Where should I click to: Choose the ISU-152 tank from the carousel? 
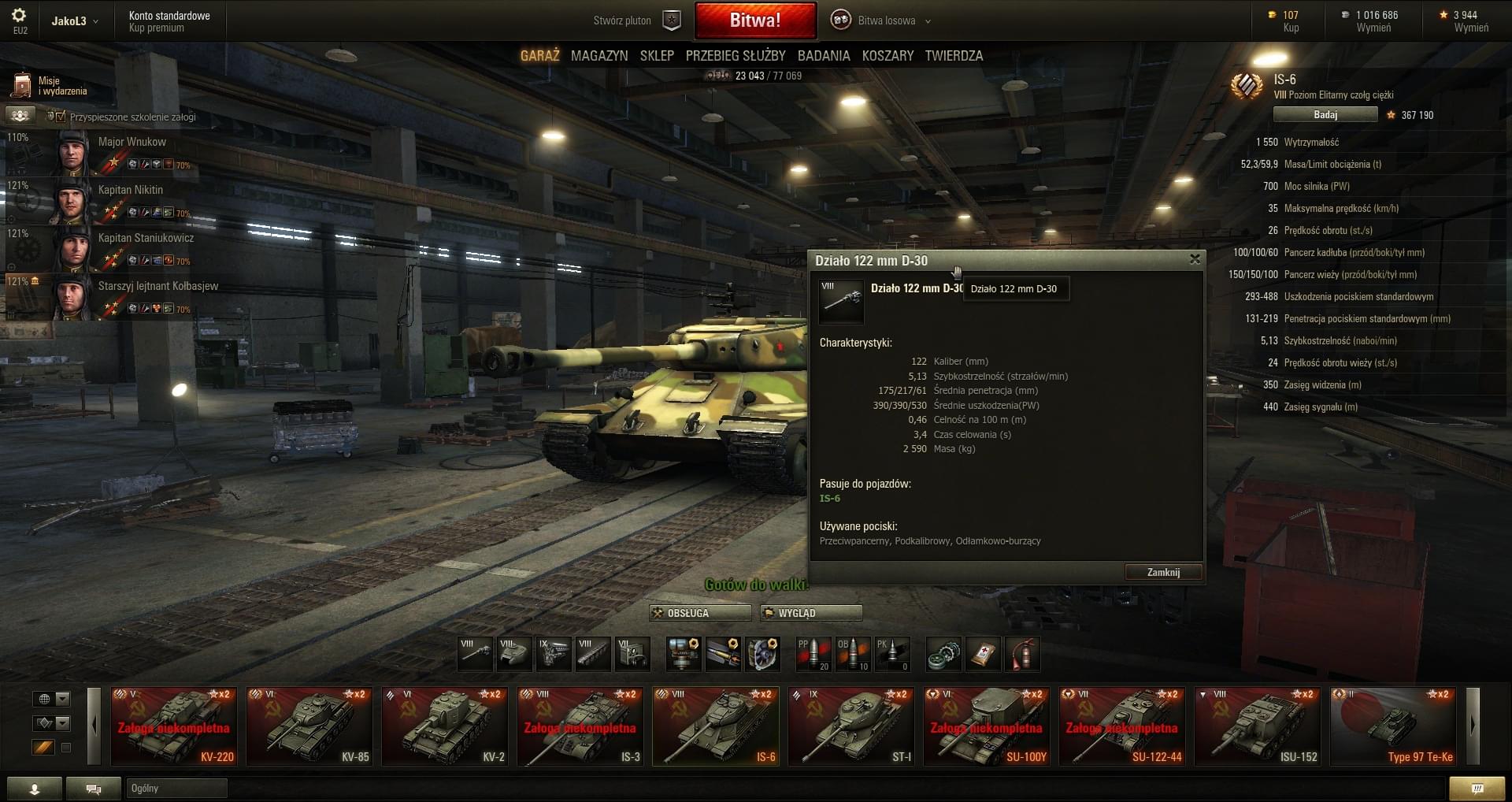[1258, 726]
